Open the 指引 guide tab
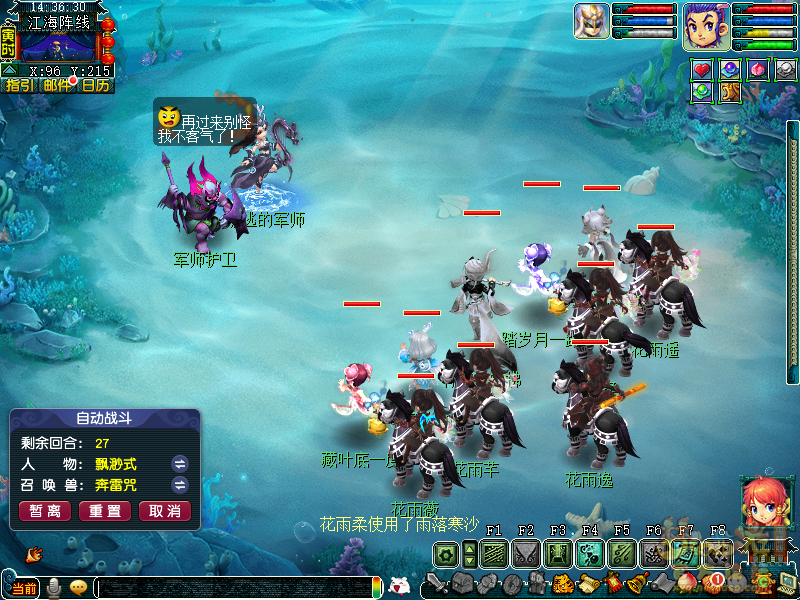Viewport: 800px width, 600px height. point(19,86)
